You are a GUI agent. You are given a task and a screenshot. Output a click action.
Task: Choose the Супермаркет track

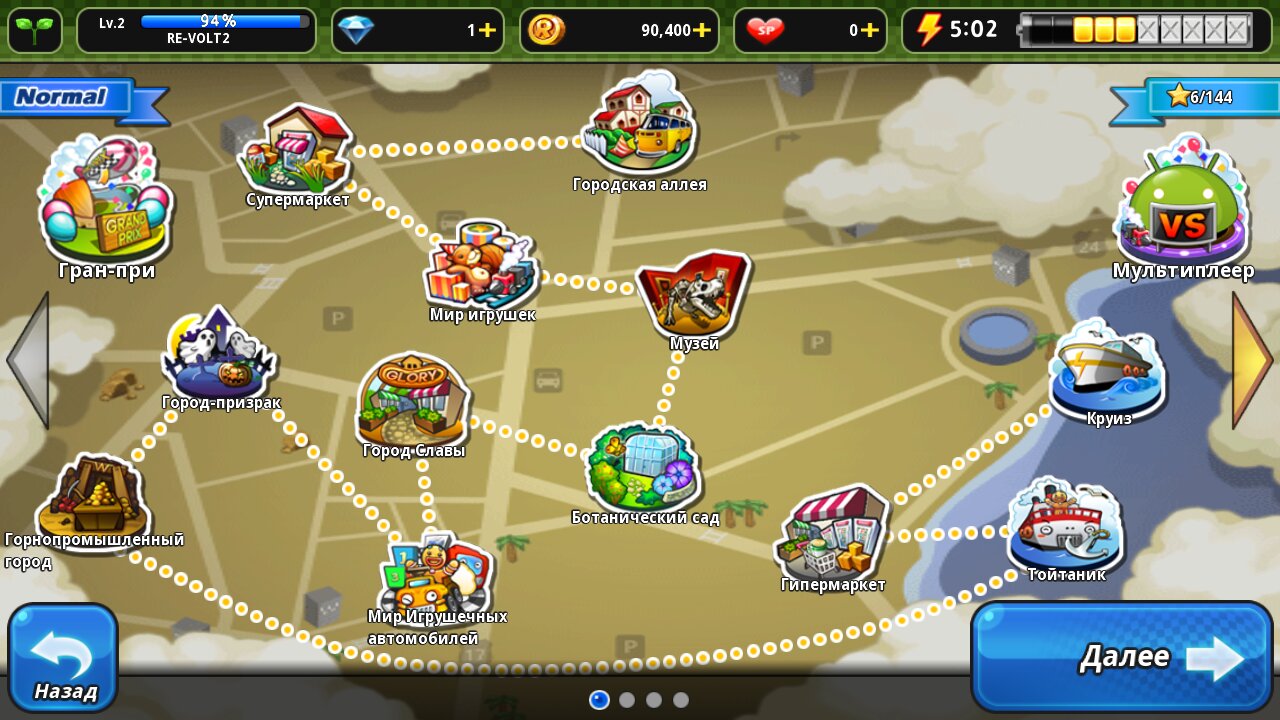pos(296,150)
